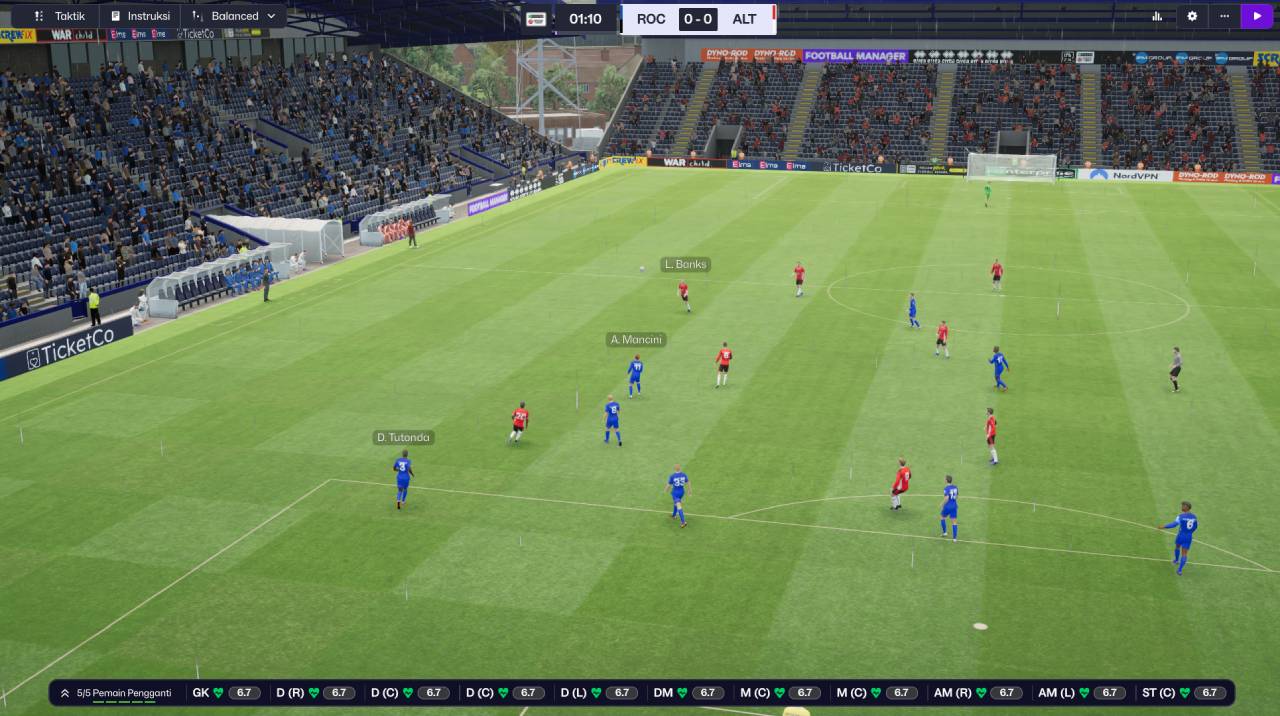1280x716 pixels.
Task: Open the bar chart match stats icon
Action: pyautogui.click(x=1157, y=16)
